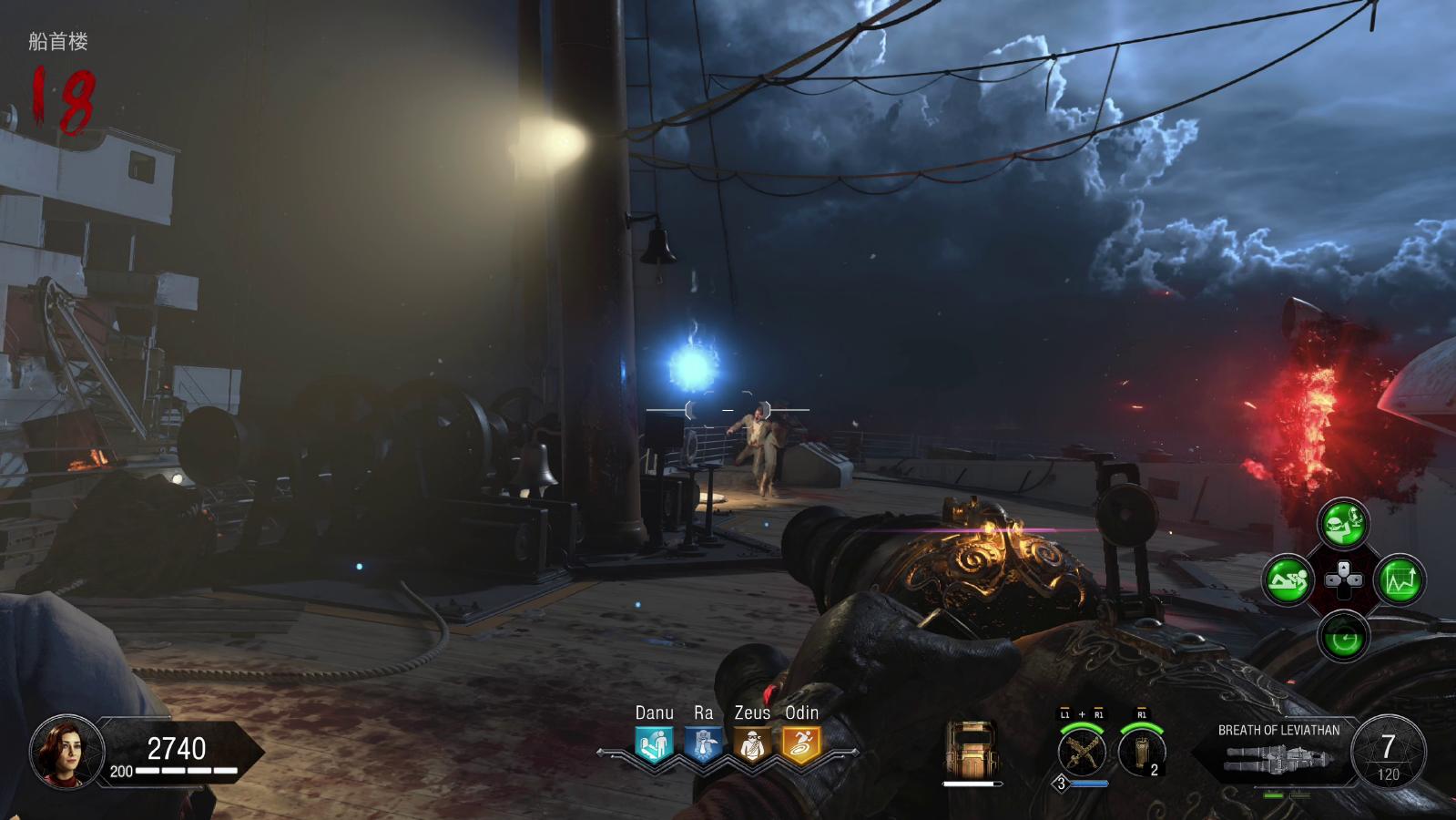
Task: Activate the orange Odin perk icon
Action: 801,744
